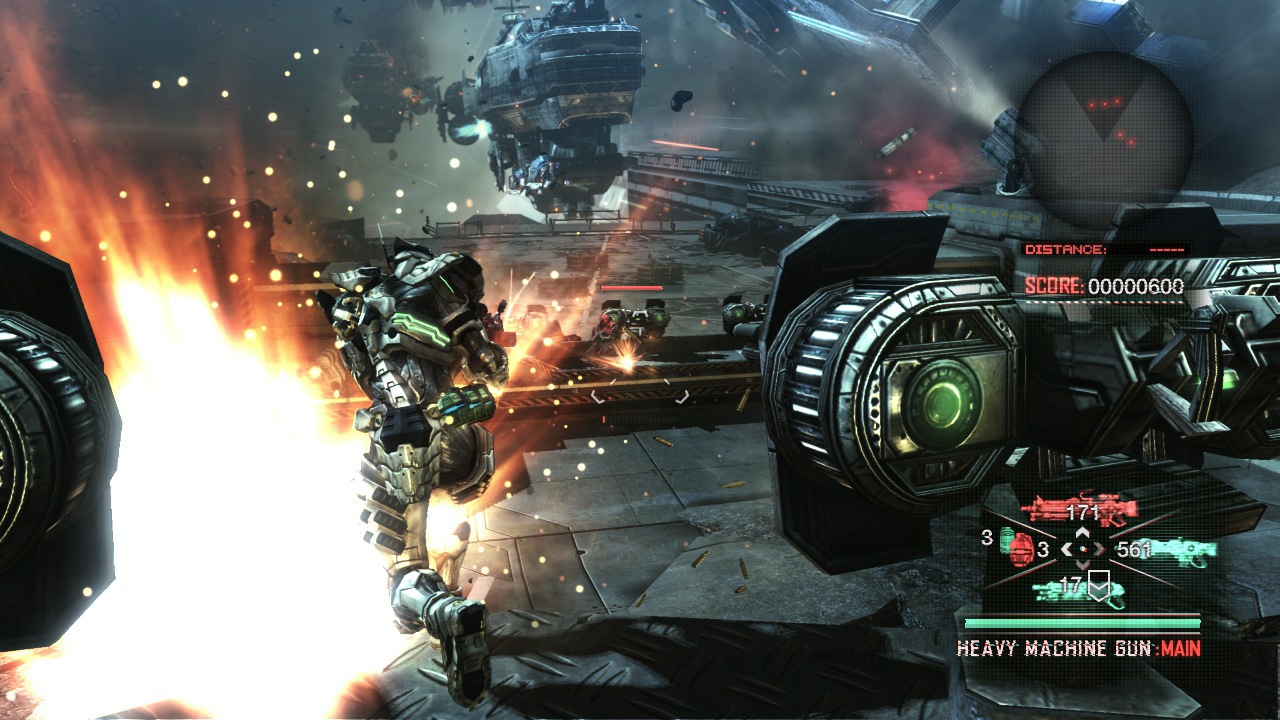Click the right chevron of the weapon cross
Image resolution: width=1280 pixels, height=720 pixels.
pyautogui.click(x=1099, y=548)
